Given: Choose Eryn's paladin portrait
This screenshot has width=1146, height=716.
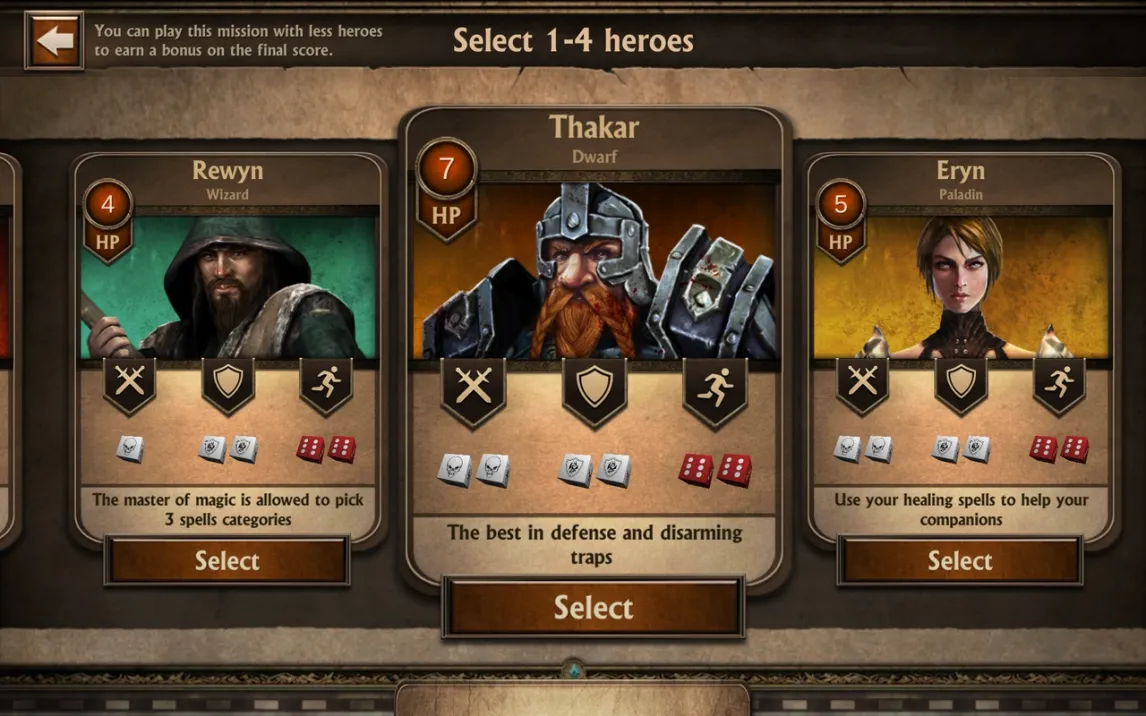Looking at the screenshot, I should [961, 287].
